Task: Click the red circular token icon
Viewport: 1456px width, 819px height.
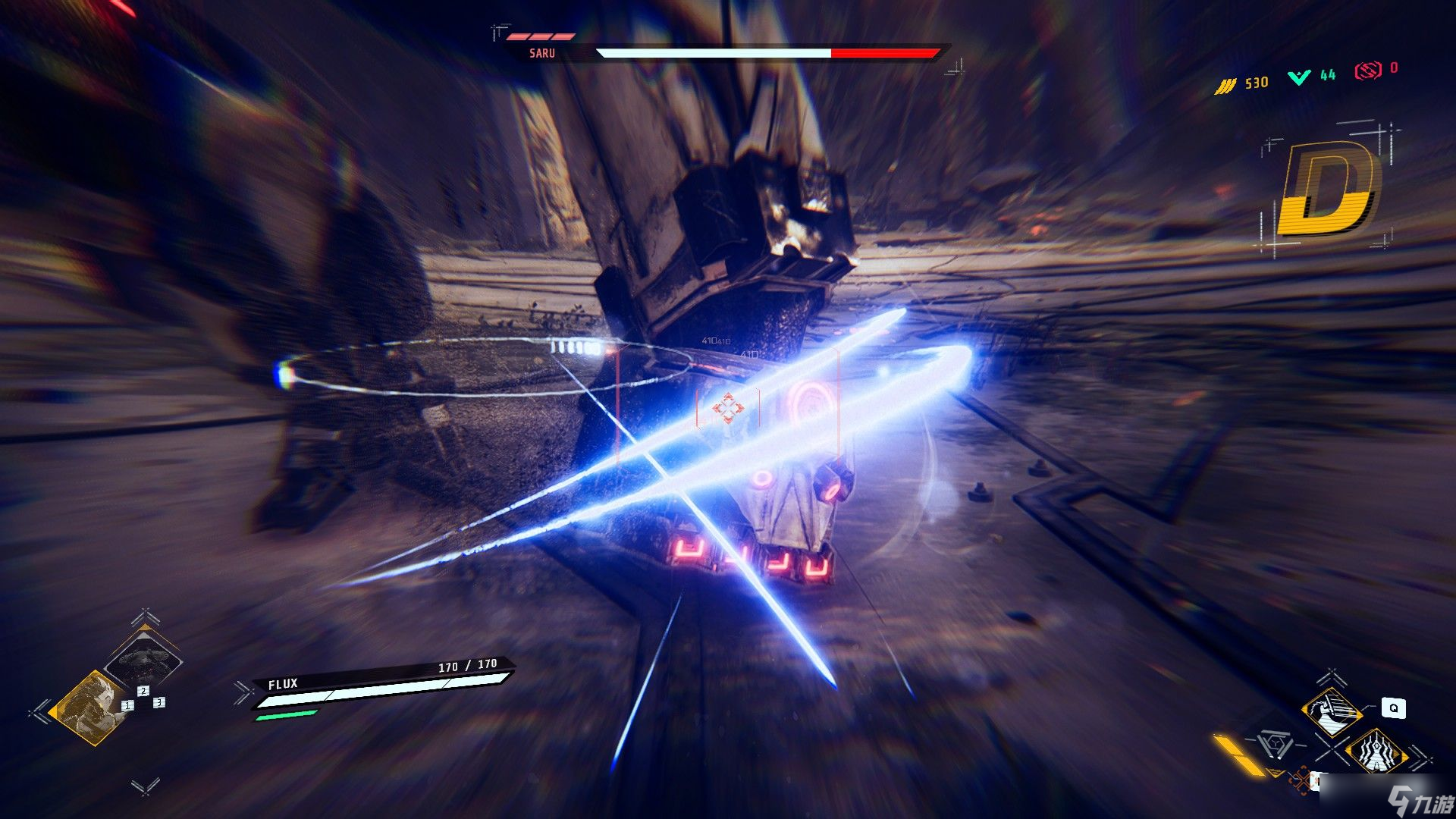Action: (x=1367, y=71)
